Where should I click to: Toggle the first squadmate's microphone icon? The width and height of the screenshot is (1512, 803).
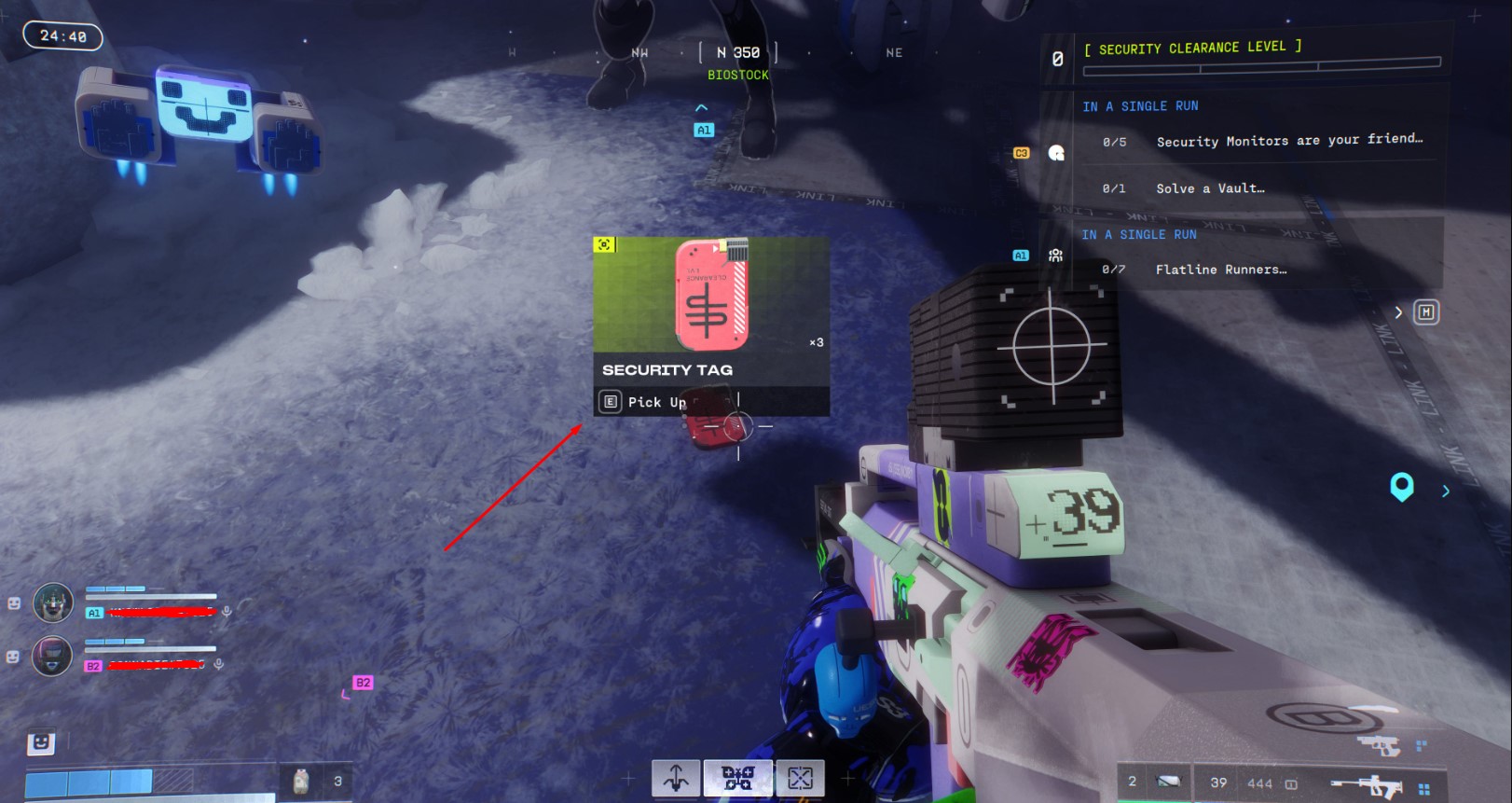point(226,611)
